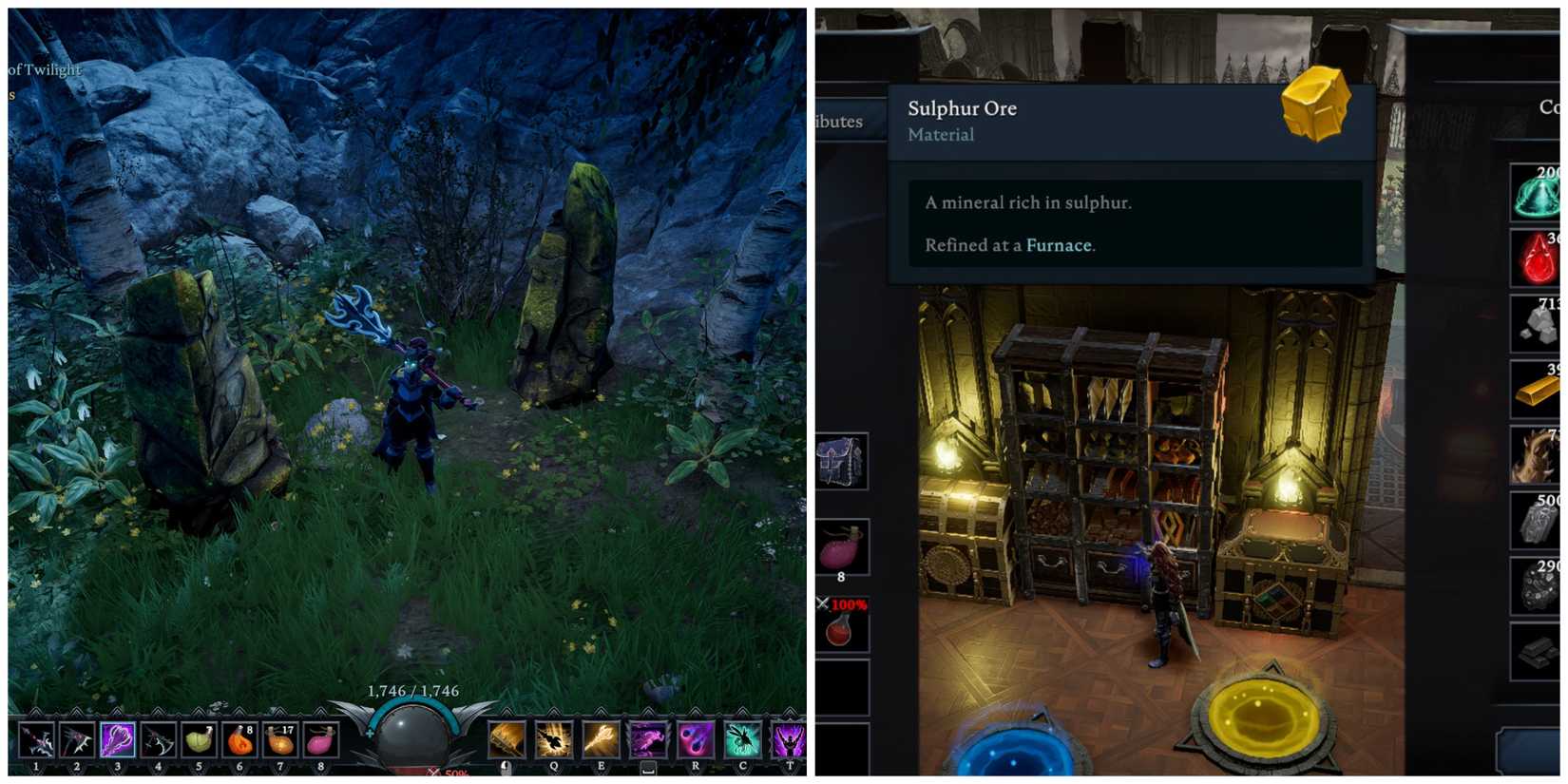Select the gold ingot resource stack

click(x=1539, y=390)
